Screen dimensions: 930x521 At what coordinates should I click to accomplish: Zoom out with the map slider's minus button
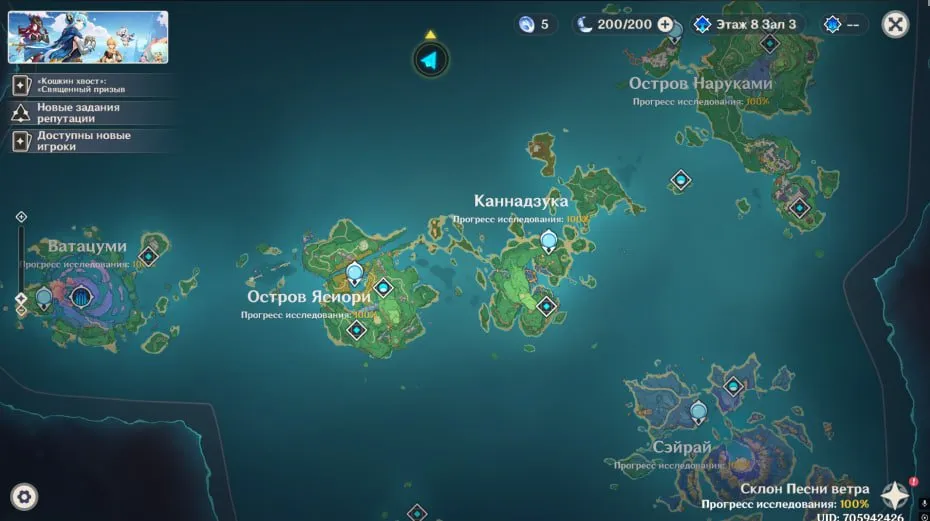(21, 311)
